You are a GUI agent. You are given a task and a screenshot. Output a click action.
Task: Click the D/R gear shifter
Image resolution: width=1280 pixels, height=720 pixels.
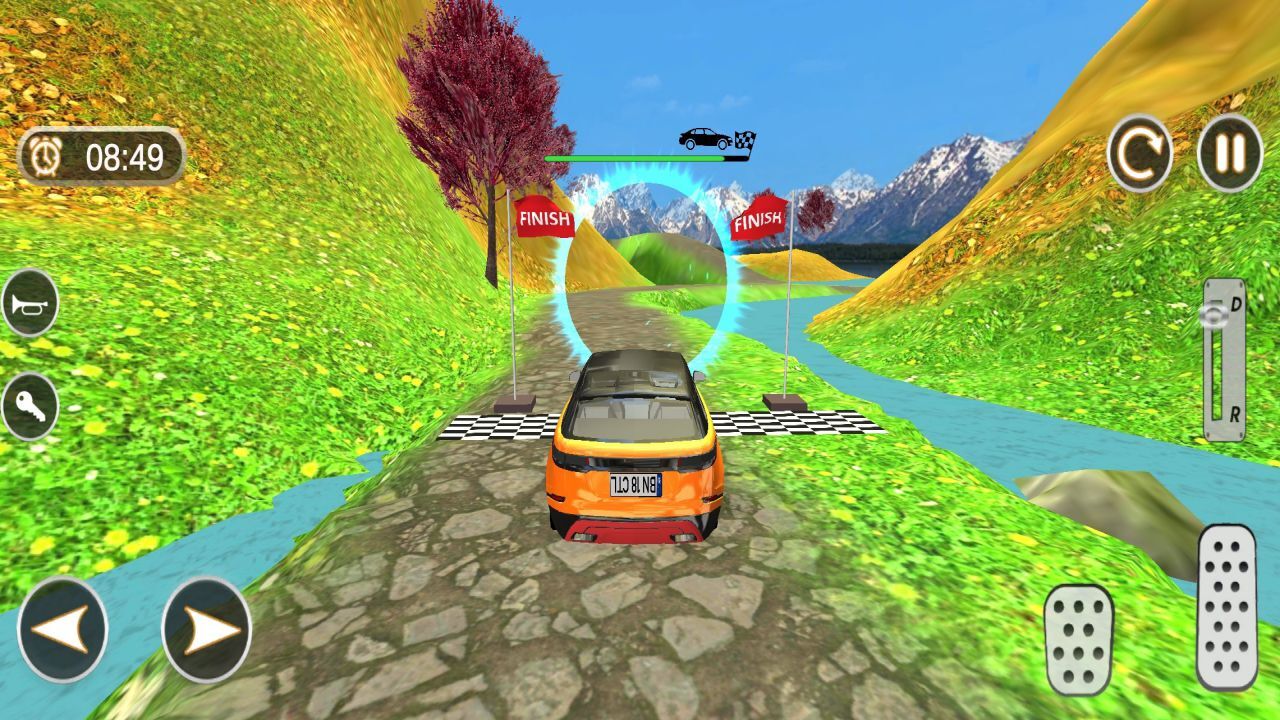pyautogui.click(x=1224, y=360)
